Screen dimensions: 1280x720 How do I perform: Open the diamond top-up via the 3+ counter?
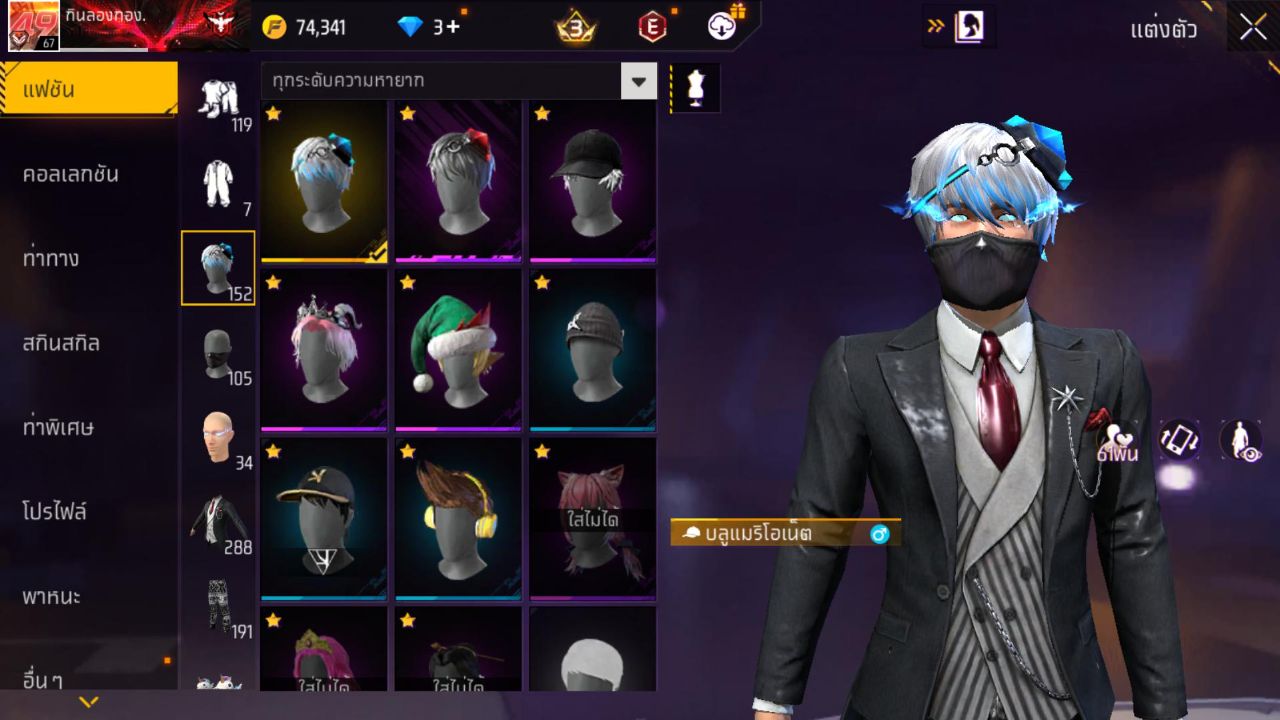coord(431,28)
